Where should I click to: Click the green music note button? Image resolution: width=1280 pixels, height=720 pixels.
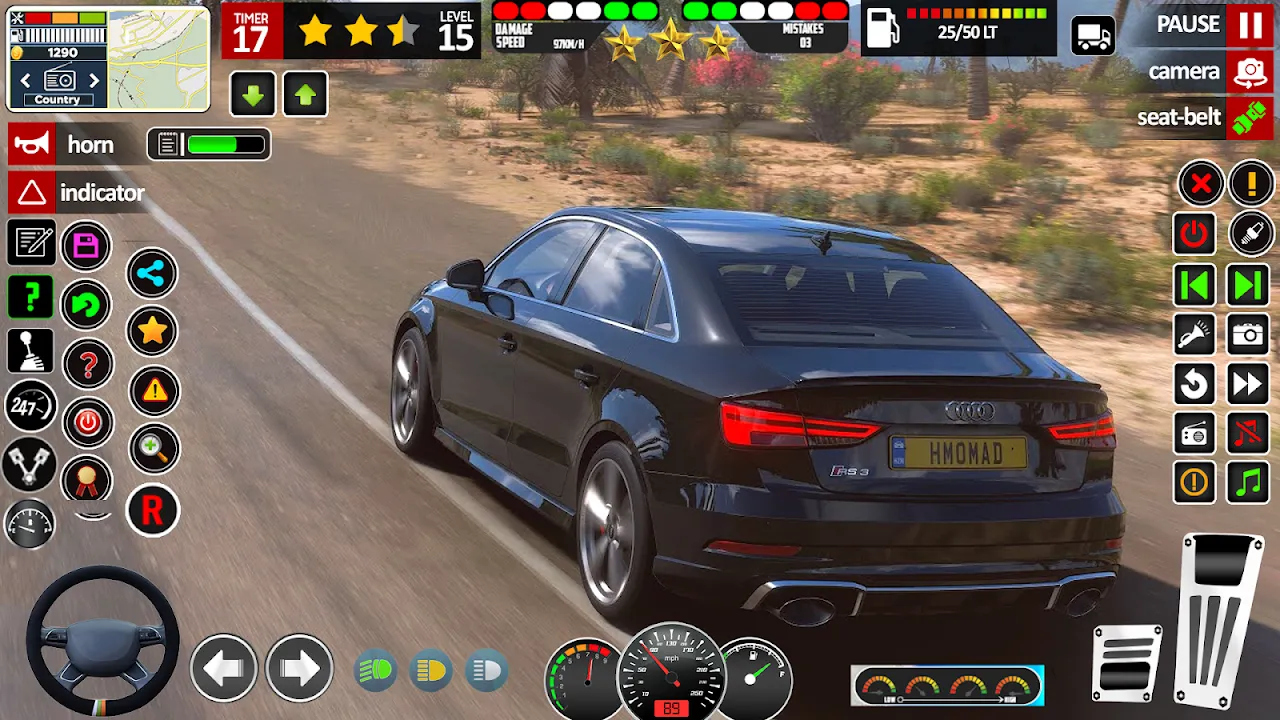[1249, 483]
